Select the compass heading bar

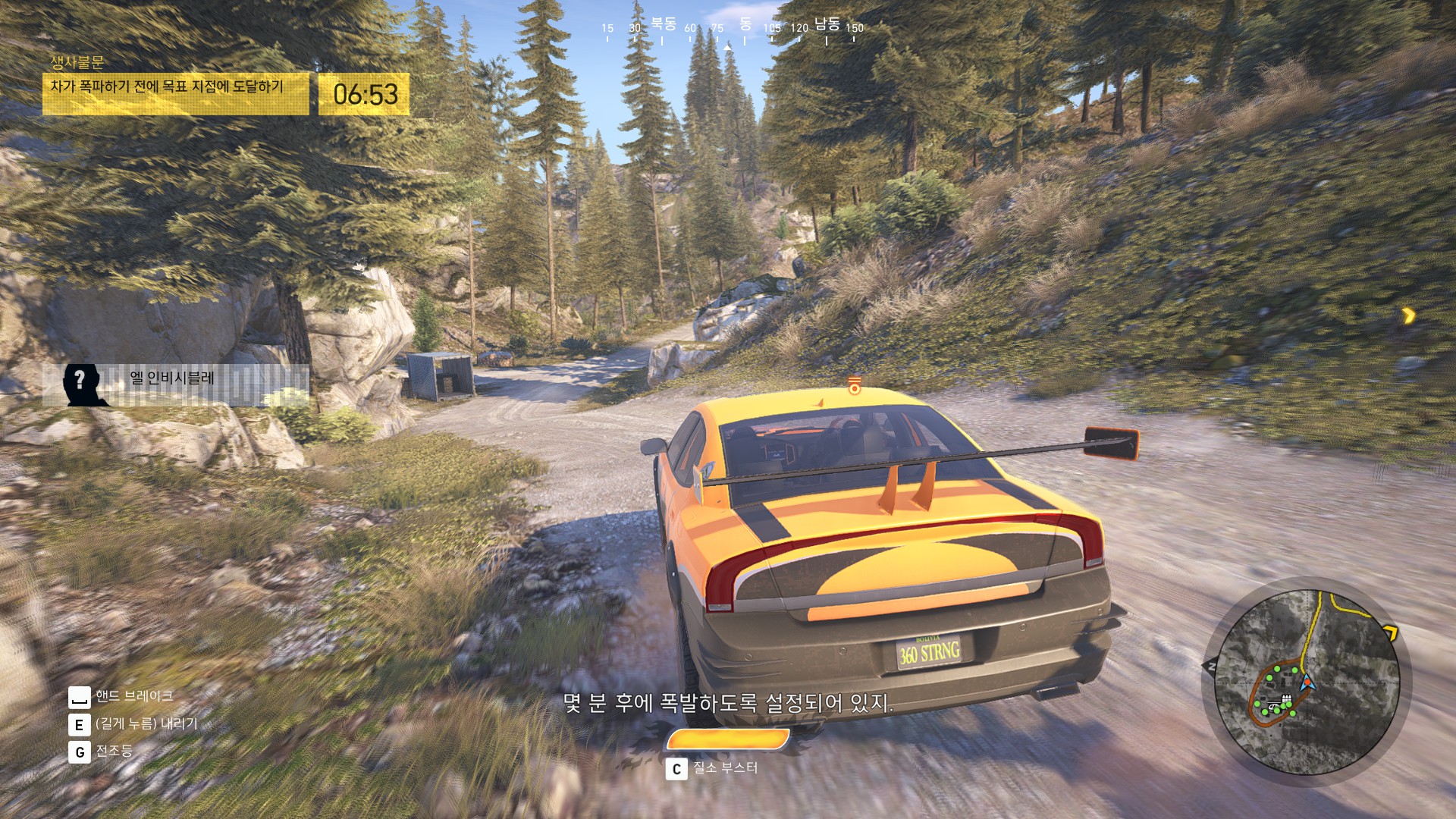click(731, 29)
